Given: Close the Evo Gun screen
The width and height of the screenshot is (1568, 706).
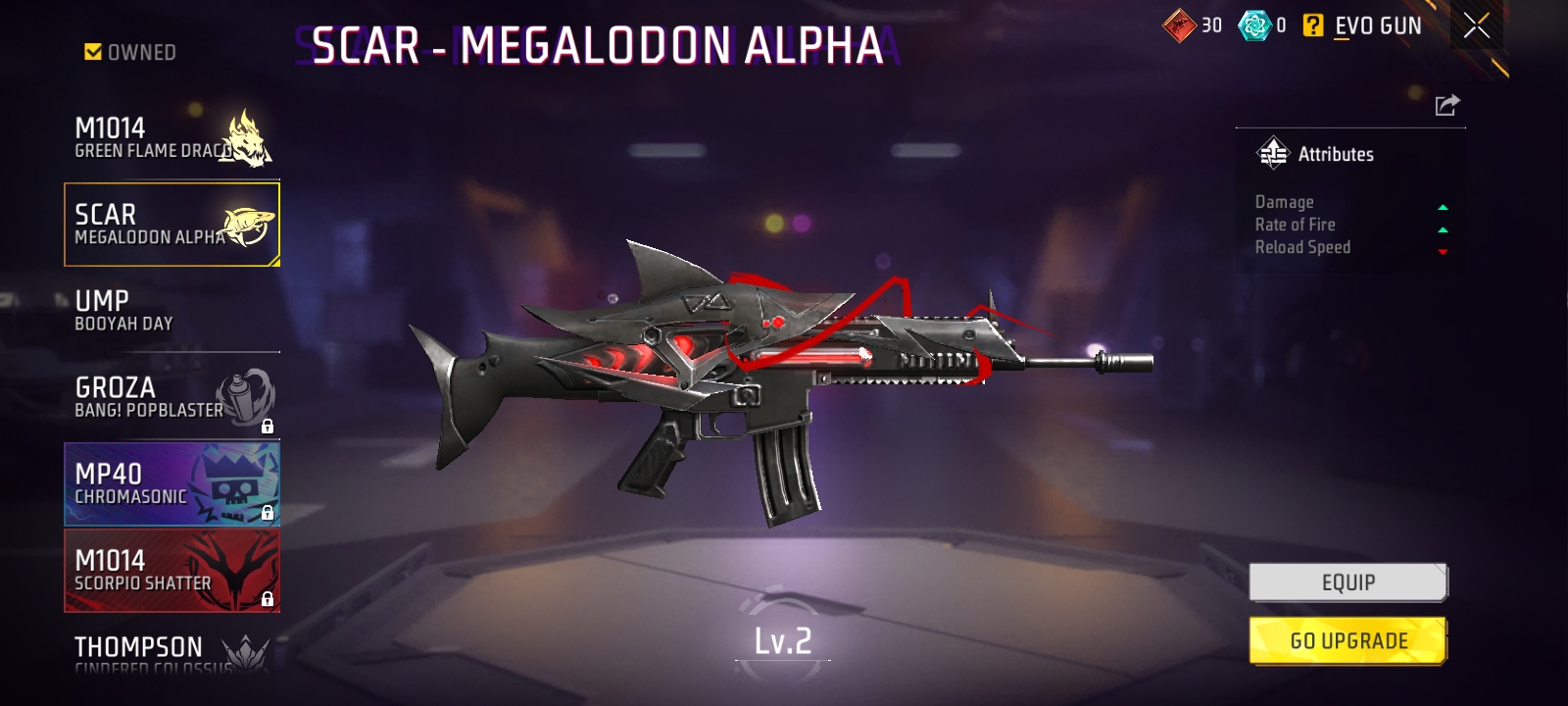Looking at the screenshot, I should pyautogui.click(x=1476, y=26).
